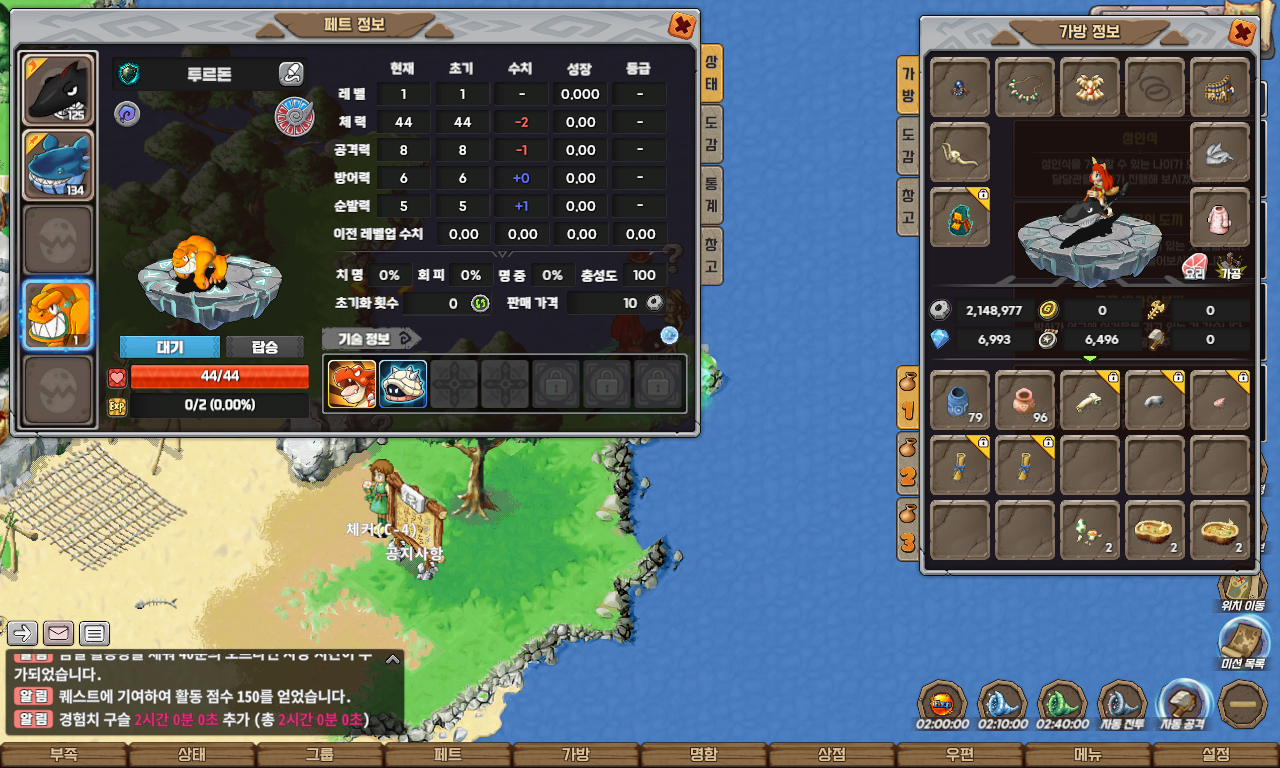Click the 탑승 ride button
The height and width of the screenshot is (768, 1280).
[x=265, y=347]
